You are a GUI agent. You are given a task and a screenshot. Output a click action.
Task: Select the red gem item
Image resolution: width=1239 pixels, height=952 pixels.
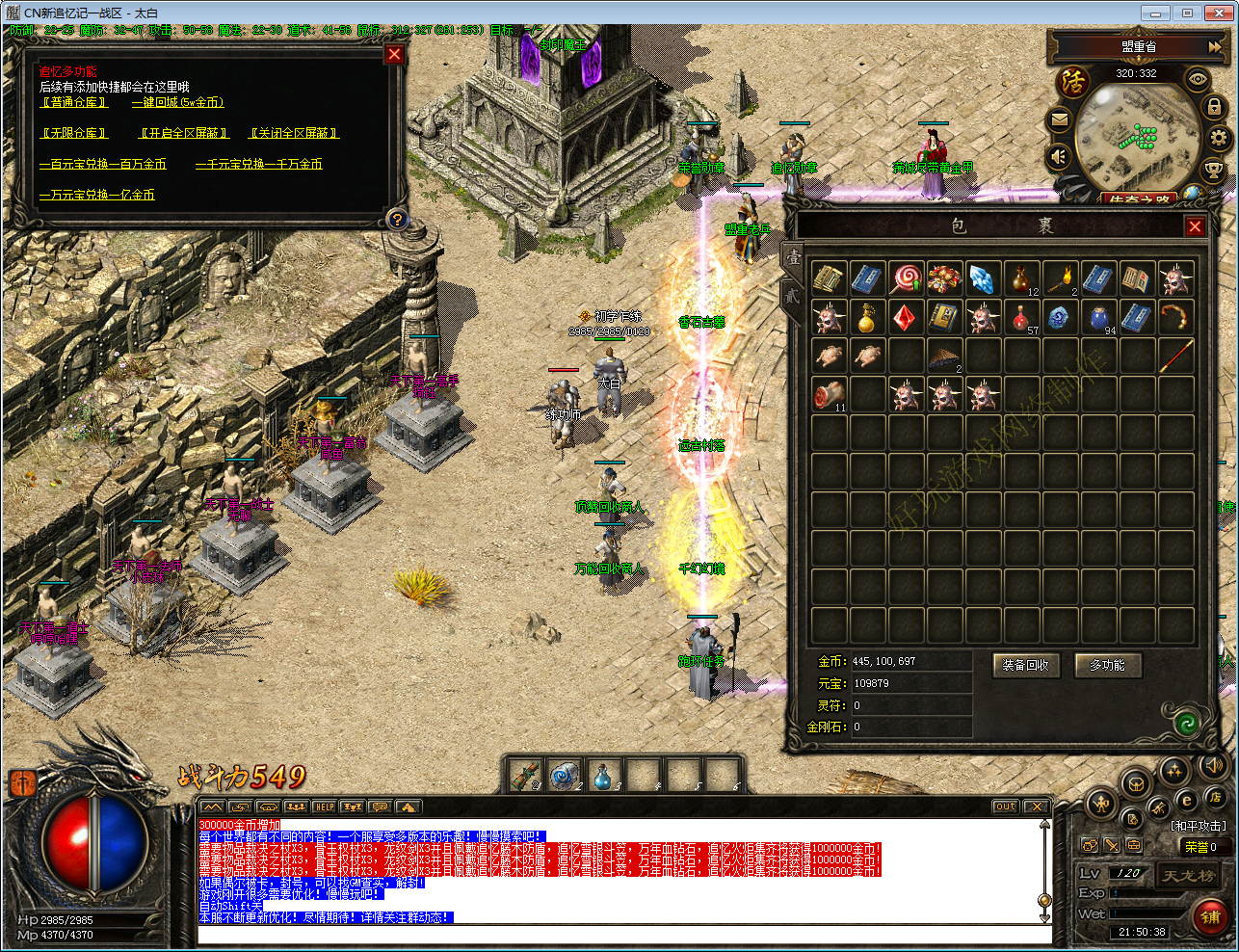905,318
